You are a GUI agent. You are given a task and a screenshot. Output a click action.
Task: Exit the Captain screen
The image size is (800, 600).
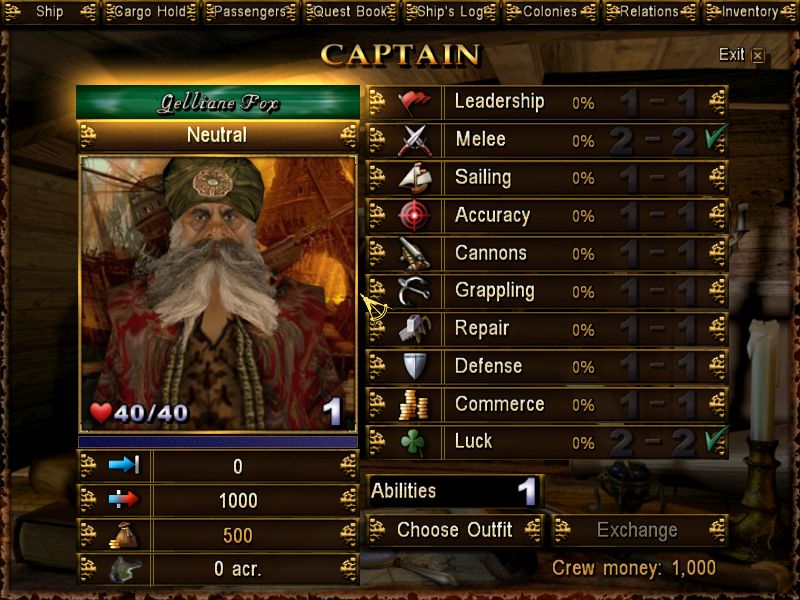click(741, 55)
